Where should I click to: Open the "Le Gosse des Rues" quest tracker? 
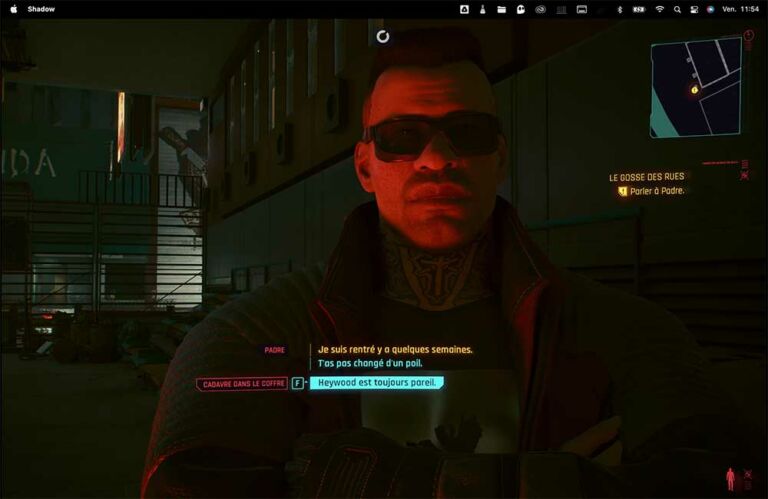click(x=647, y=177)
